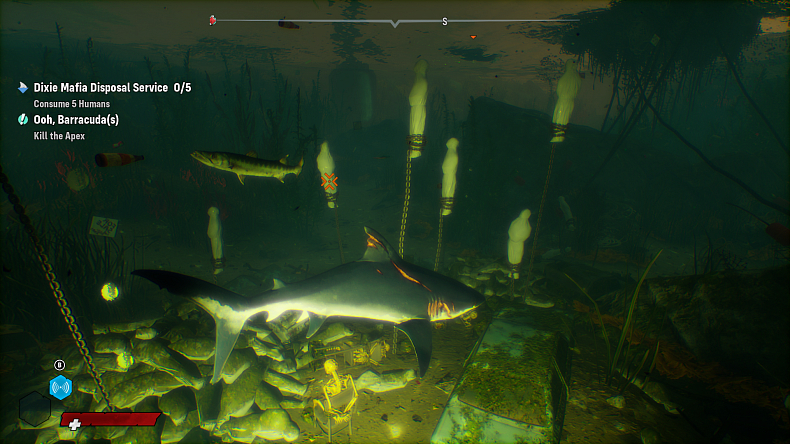Select the Ooh, Barracuda(s) quest entry
The height and width of the screenshot is (444, 790).
pos(76,119)
